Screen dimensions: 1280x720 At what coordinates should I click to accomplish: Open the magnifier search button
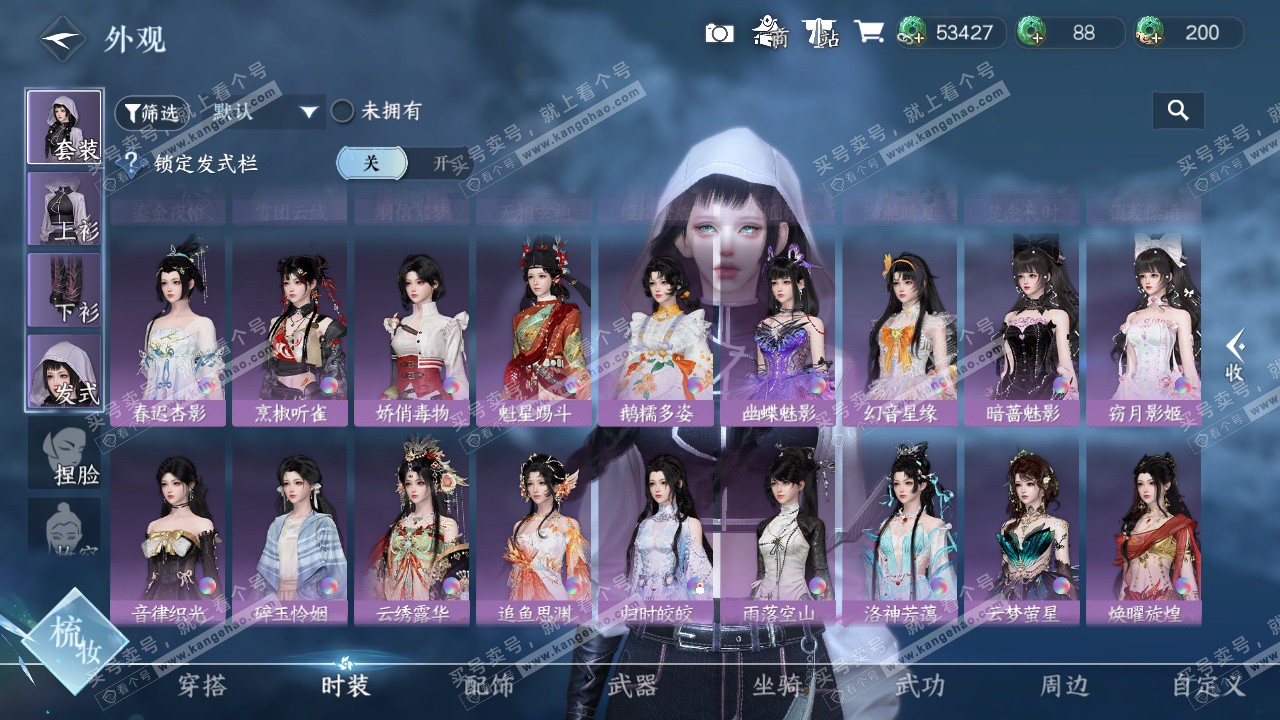(1178, 111)
